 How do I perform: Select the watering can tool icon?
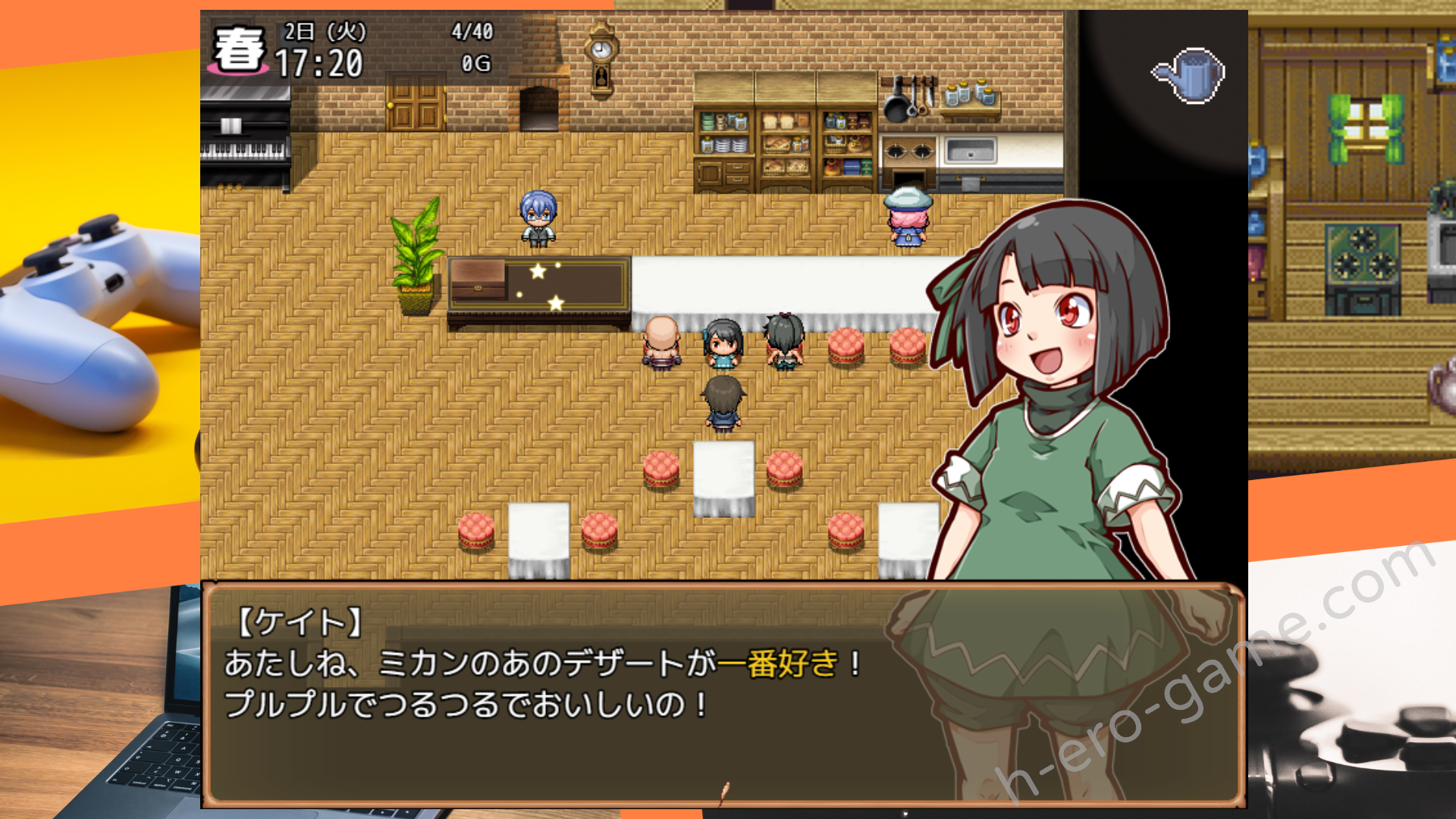click(1189, 75)
